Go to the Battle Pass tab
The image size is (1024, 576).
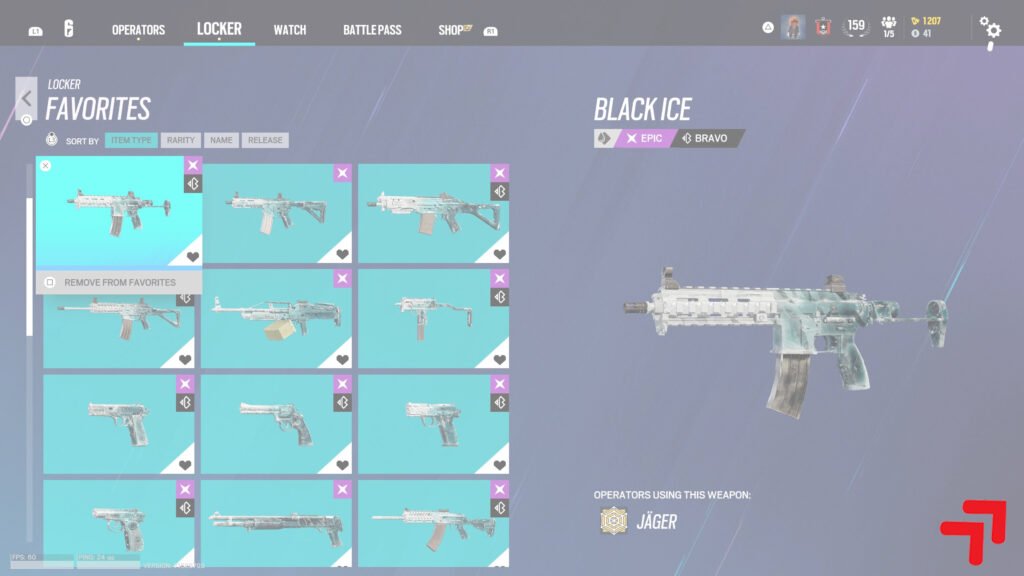tap(372, 30)
